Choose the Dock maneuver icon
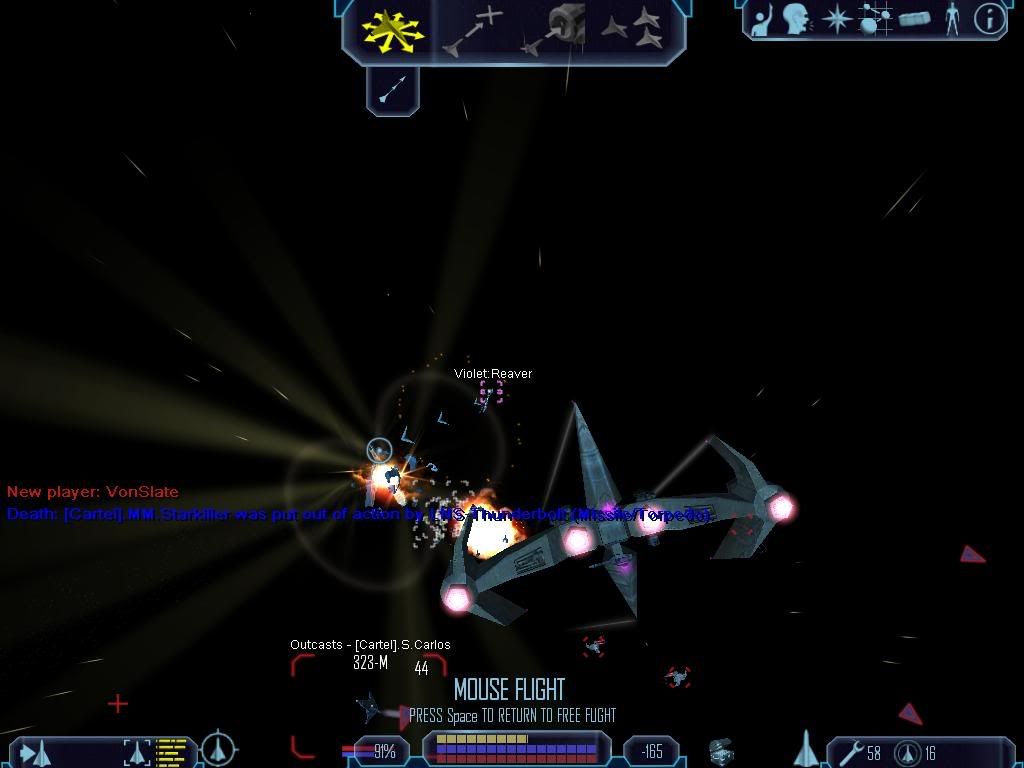 tap(555, 28)
